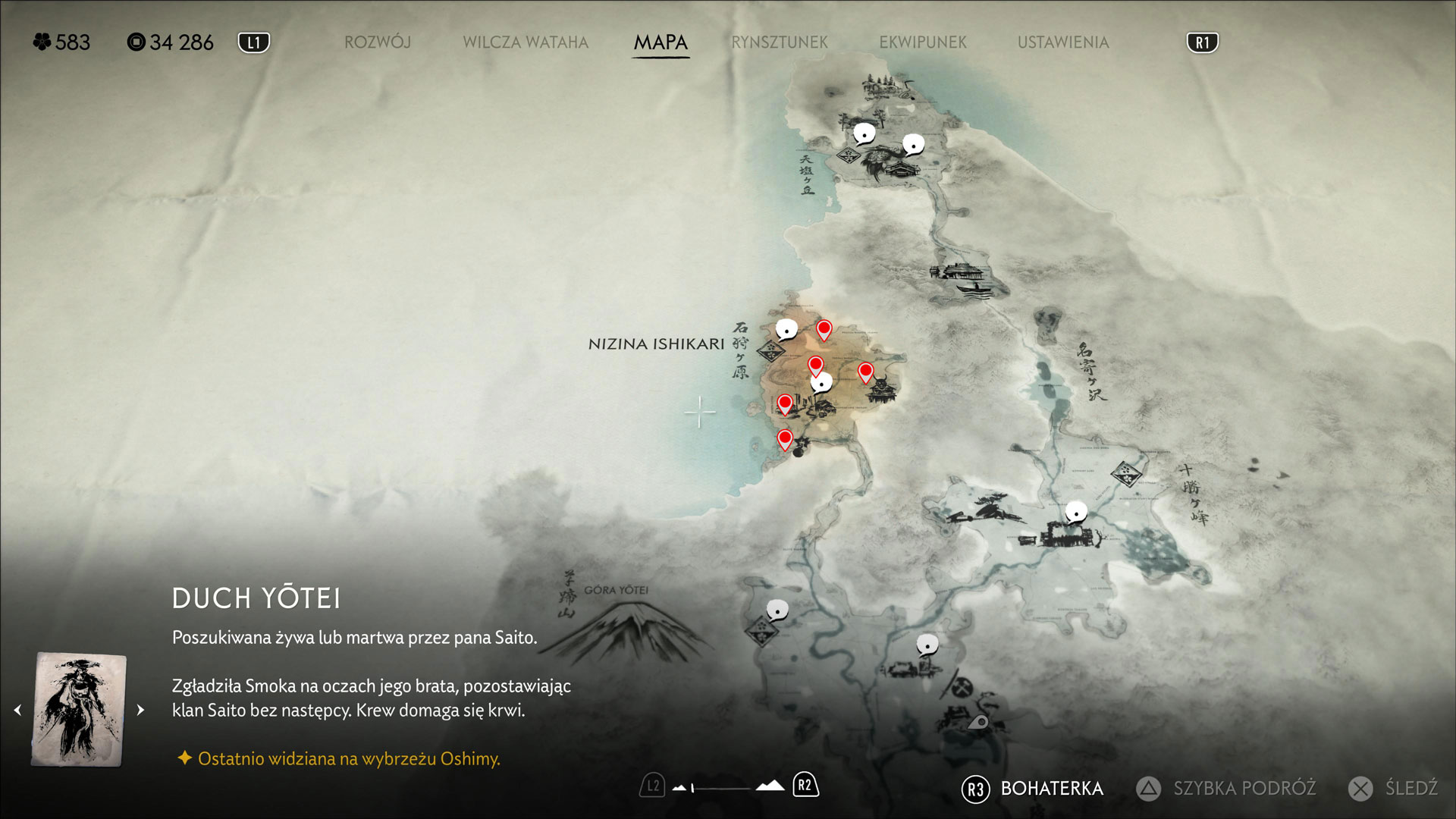Select the Góra Yōtei mountain label
Image resolution: width=1456 pixels, height=819 pixels.
tap(616, 590)
